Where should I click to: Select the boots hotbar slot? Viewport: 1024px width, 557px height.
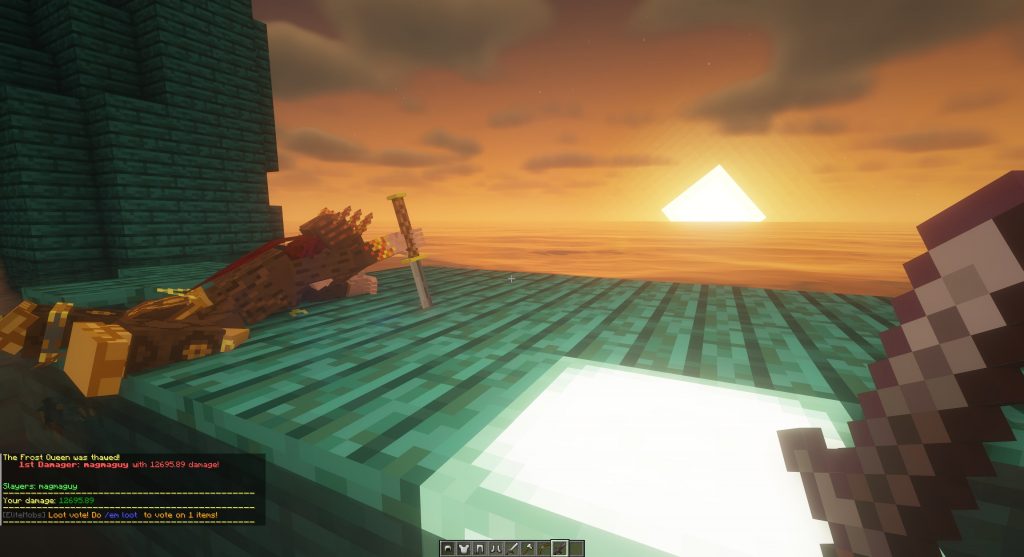point(496,548)
